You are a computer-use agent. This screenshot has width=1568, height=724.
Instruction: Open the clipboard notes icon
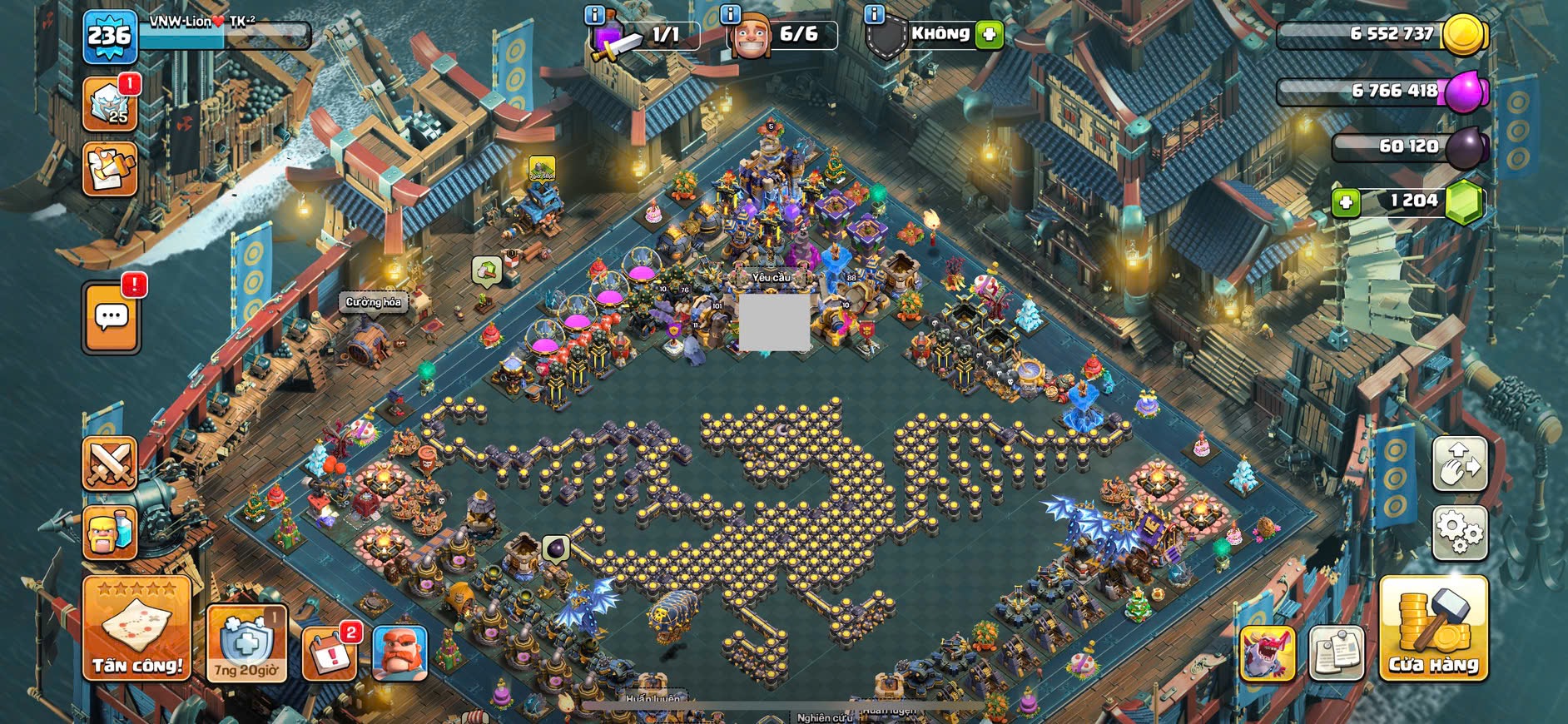1337,652
